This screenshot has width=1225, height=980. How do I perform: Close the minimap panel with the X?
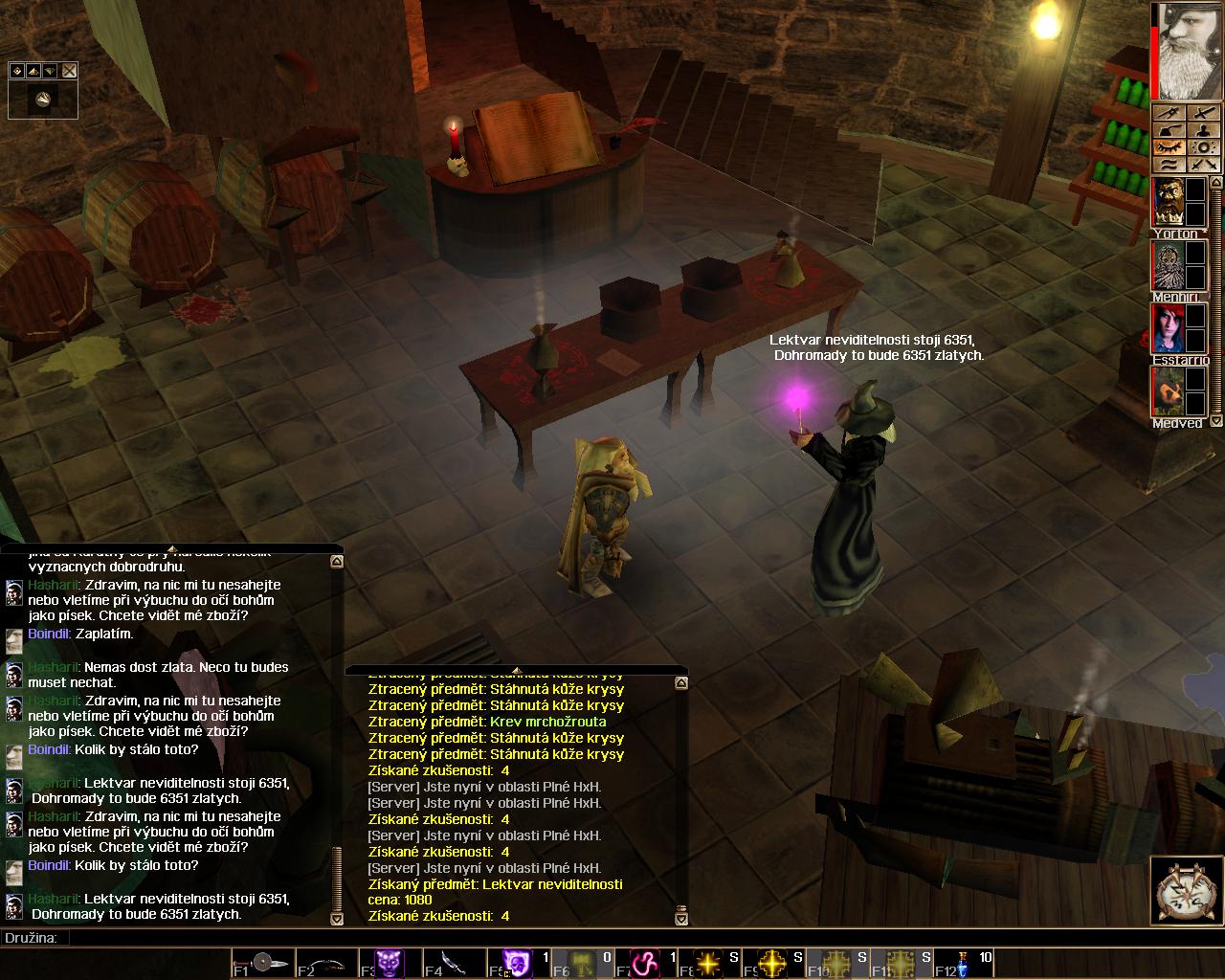(70, 71)
